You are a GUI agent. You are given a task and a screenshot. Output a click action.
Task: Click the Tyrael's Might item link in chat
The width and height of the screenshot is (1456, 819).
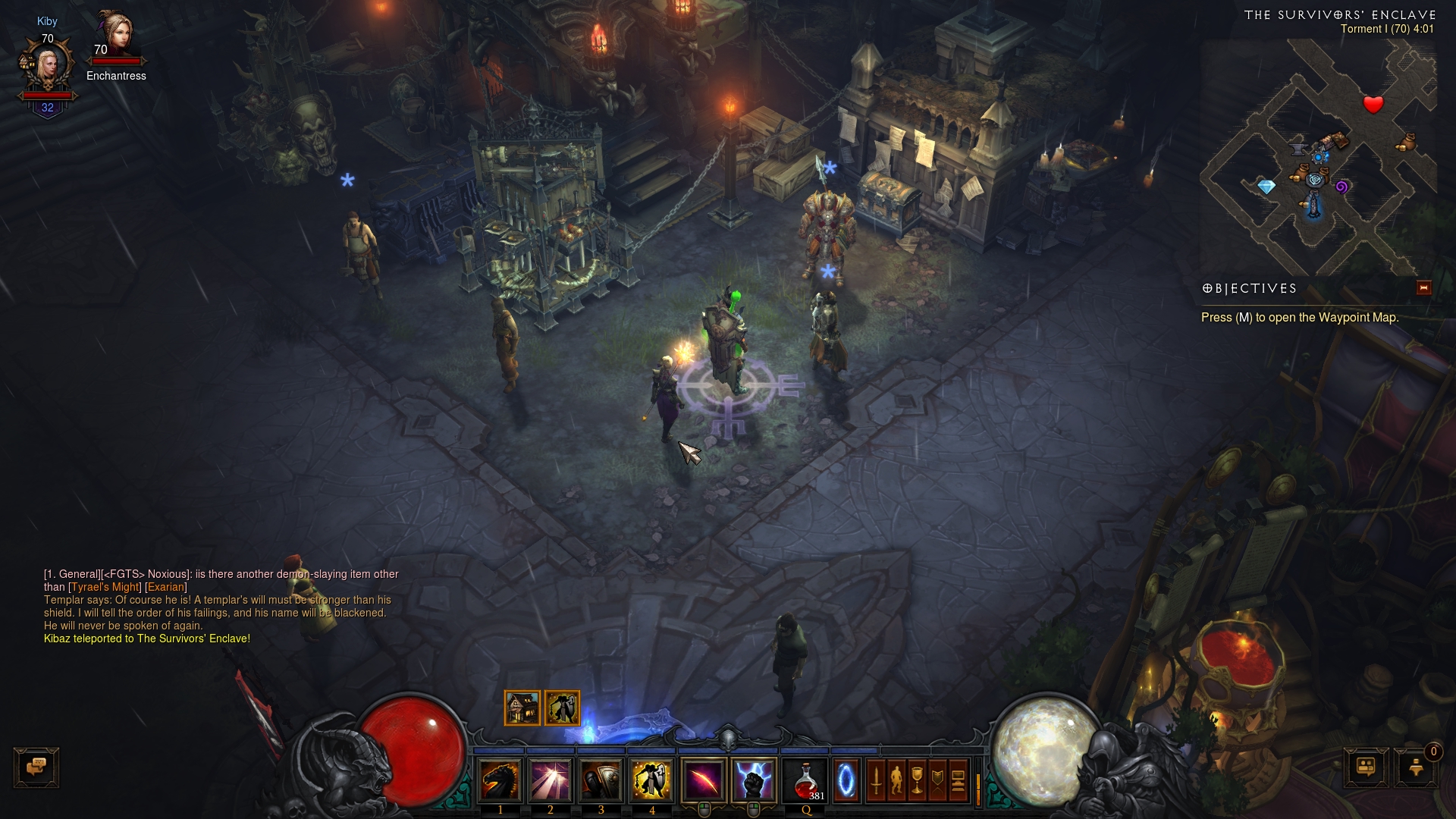(x=105, y=587)
